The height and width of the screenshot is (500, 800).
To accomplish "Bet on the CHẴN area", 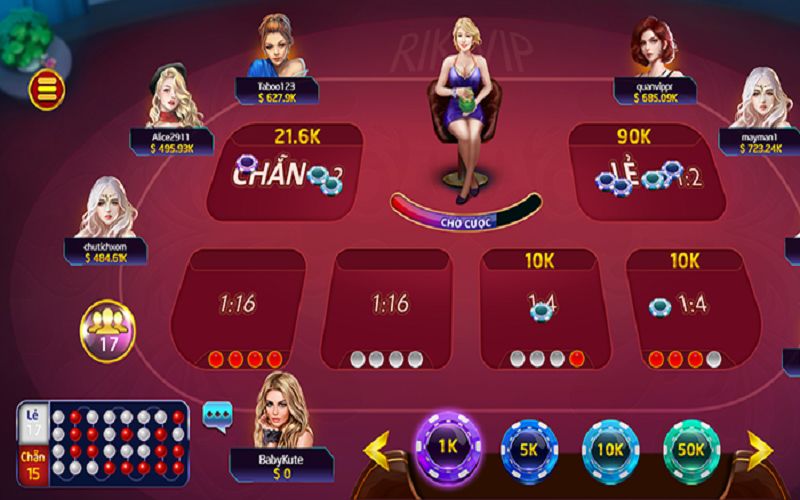I will coord(285,172).
